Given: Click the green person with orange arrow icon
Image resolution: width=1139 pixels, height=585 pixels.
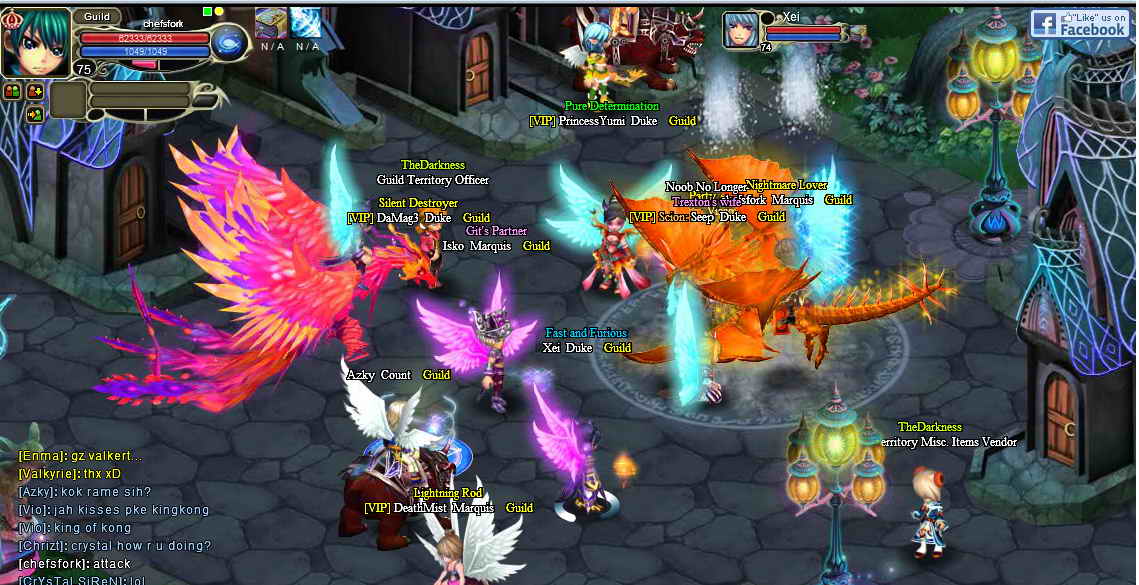Looking at the screenshot, I should coord(34,114).
